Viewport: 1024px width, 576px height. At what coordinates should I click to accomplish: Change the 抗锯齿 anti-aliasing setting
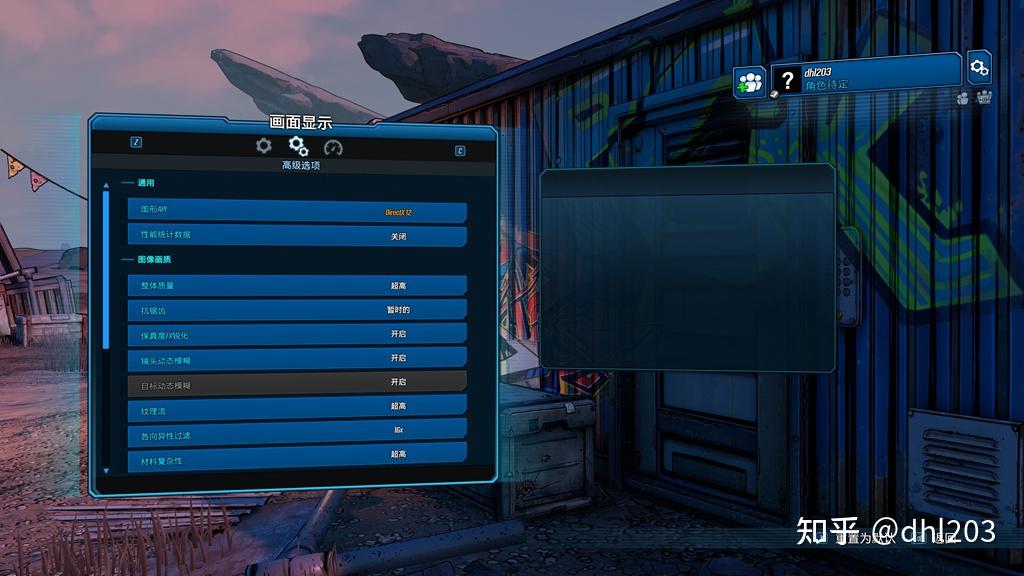297,310
